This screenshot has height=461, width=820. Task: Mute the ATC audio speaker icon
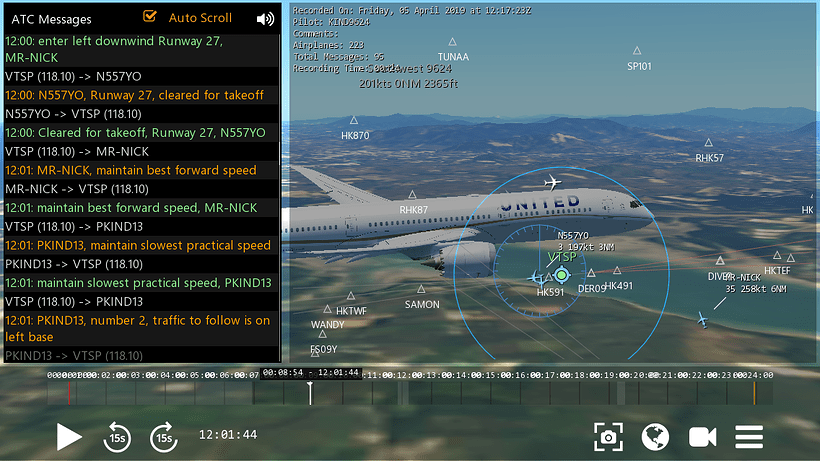(x=265, y=18)
